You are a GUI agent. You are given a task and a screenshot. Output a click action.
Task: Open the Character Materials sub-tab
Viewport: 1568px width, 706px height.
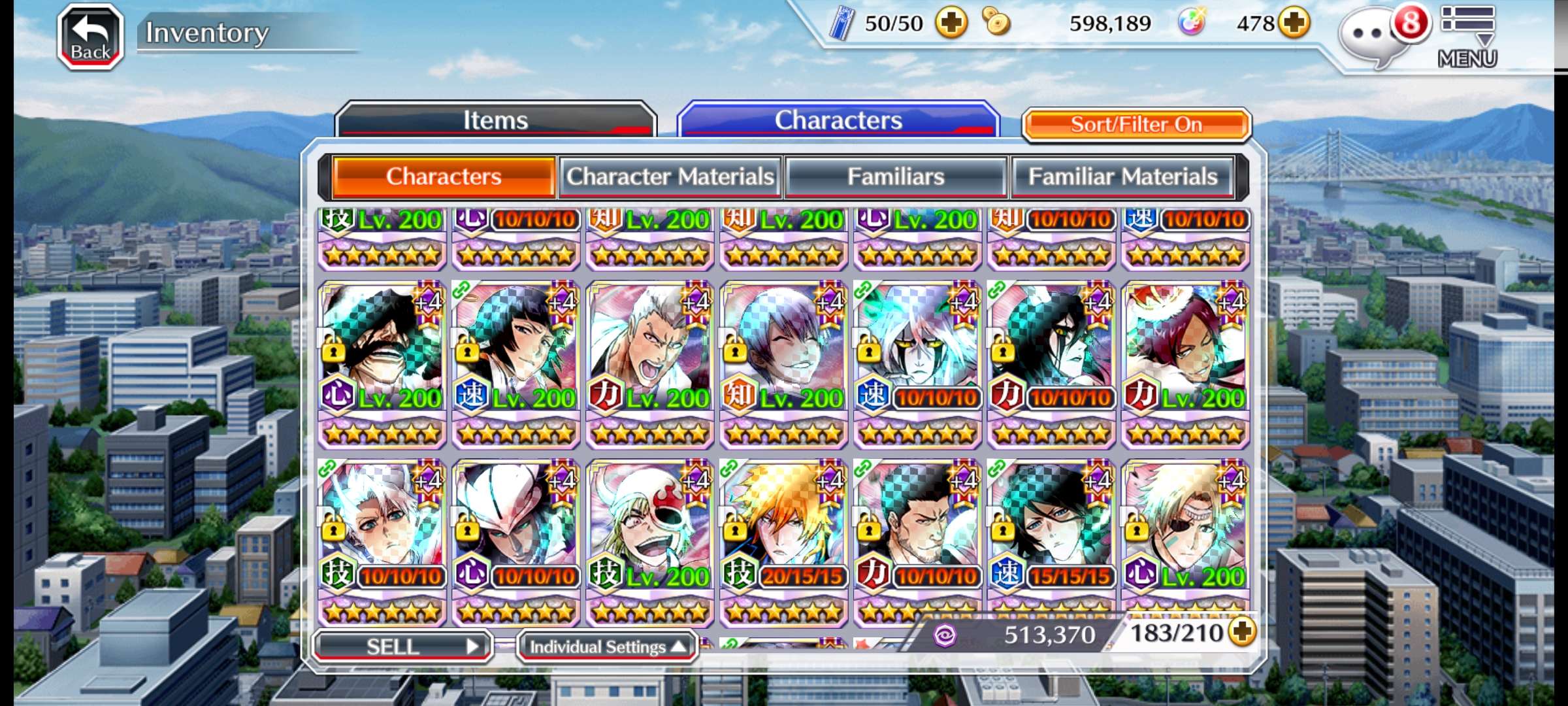point(670,176)
